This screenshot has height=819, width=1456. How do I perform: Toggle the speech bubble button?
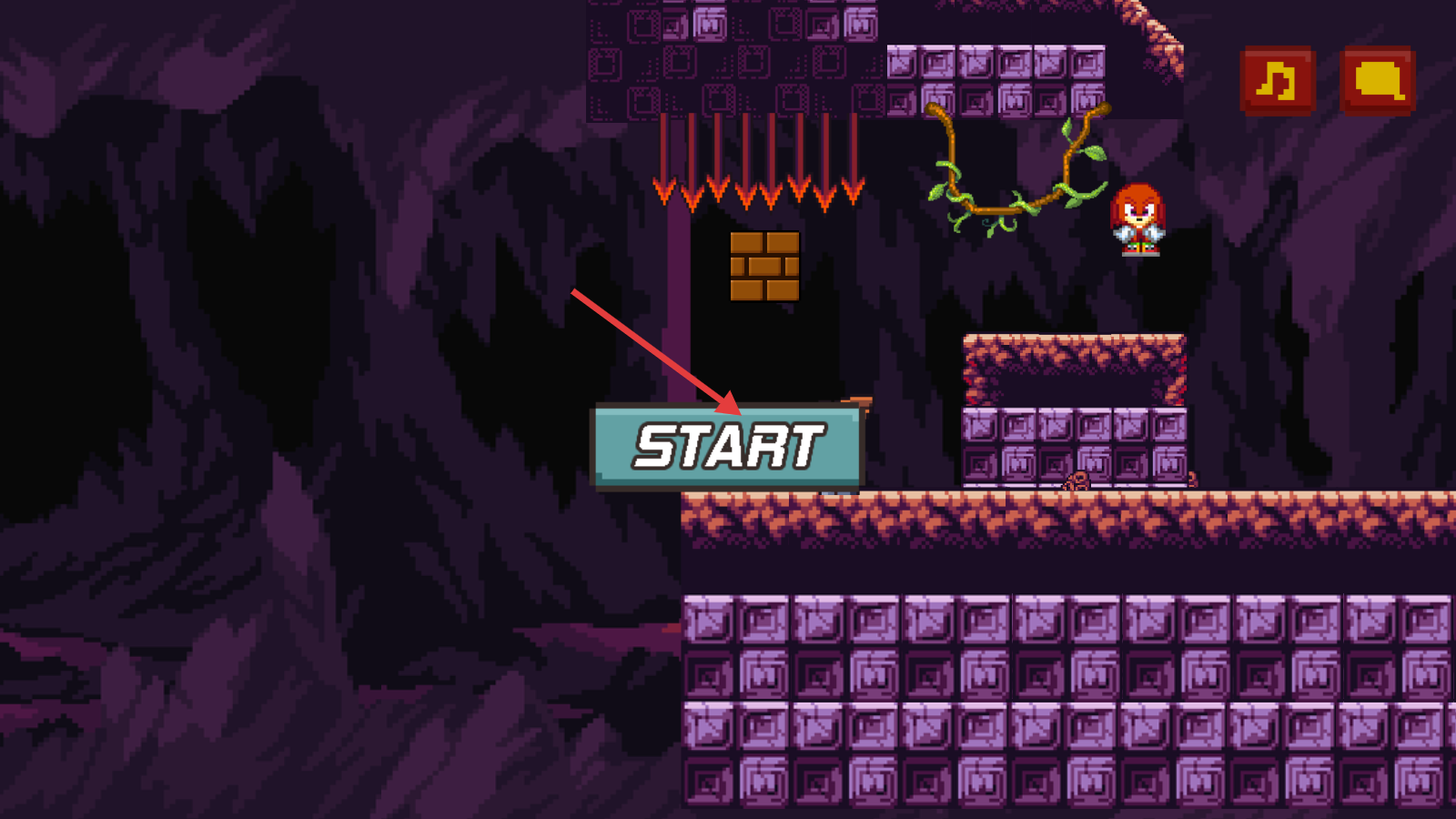1378,81
